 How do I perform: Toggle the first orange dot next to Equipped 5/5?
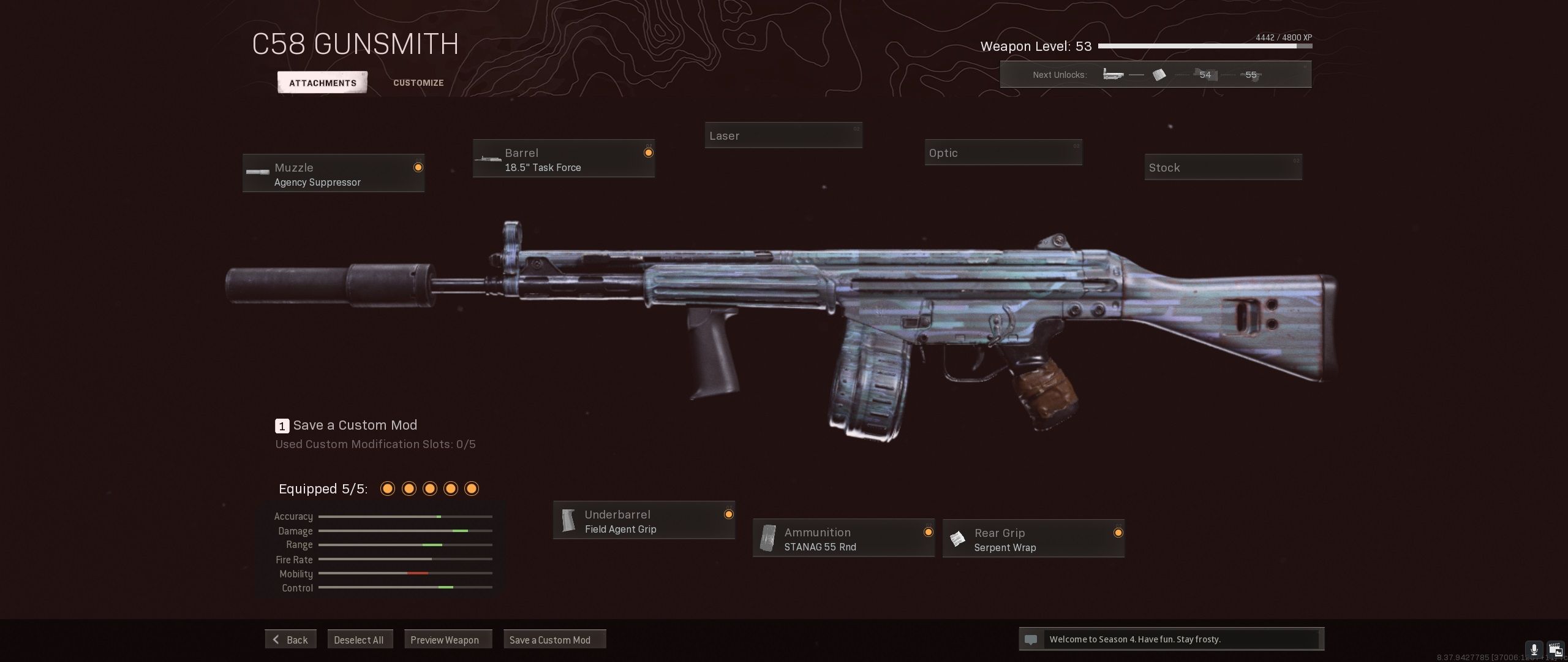click(x=387, y=489)
